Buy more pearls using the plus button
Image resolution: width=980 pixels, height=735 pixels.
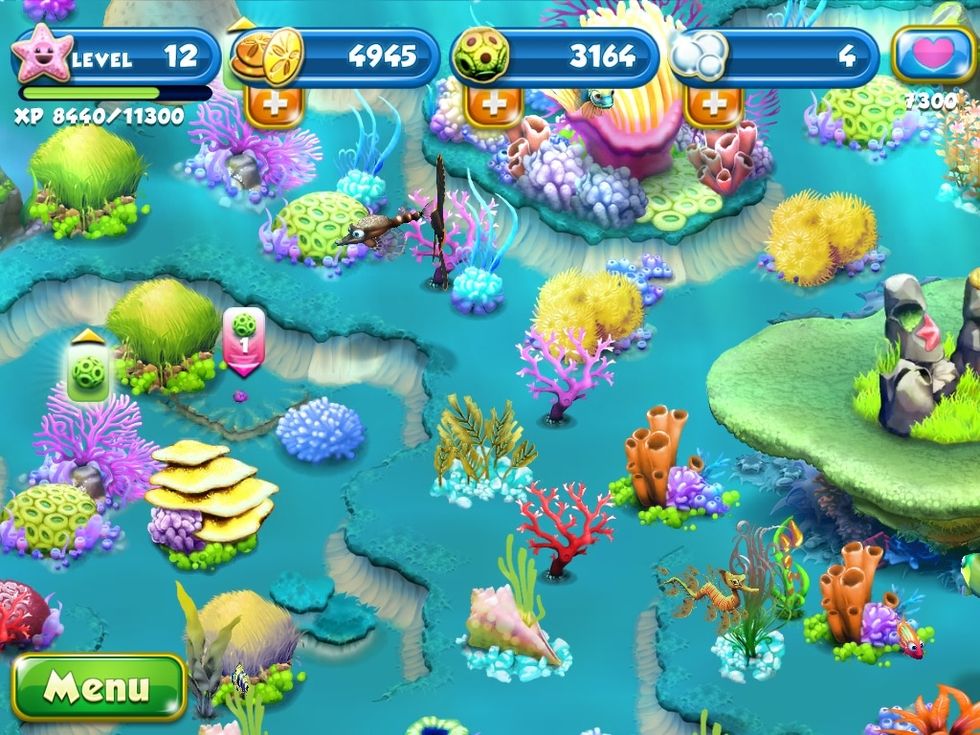[713, 105]
